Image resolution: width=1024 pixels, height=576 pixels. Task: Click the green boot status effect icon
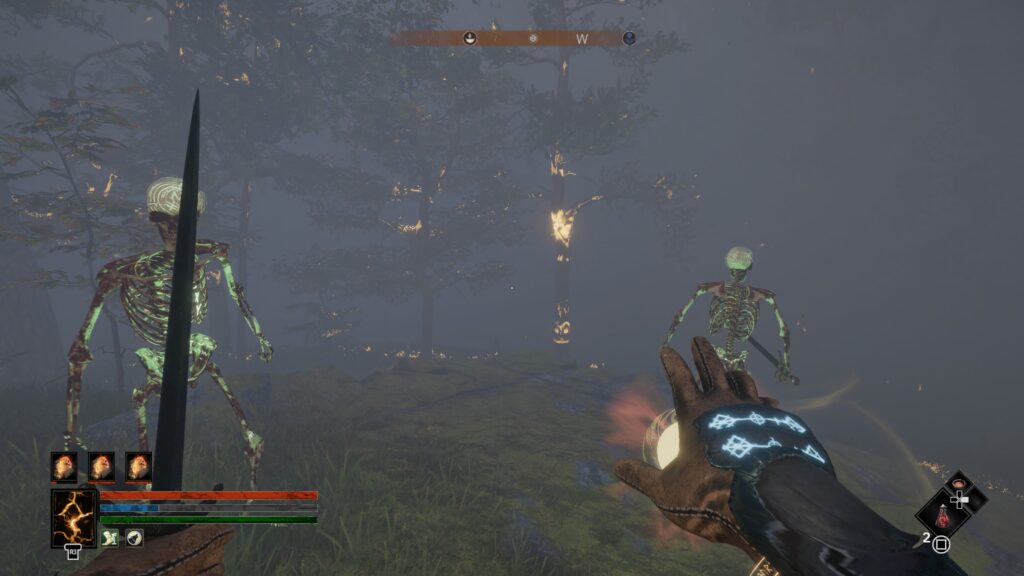point(110,538)
